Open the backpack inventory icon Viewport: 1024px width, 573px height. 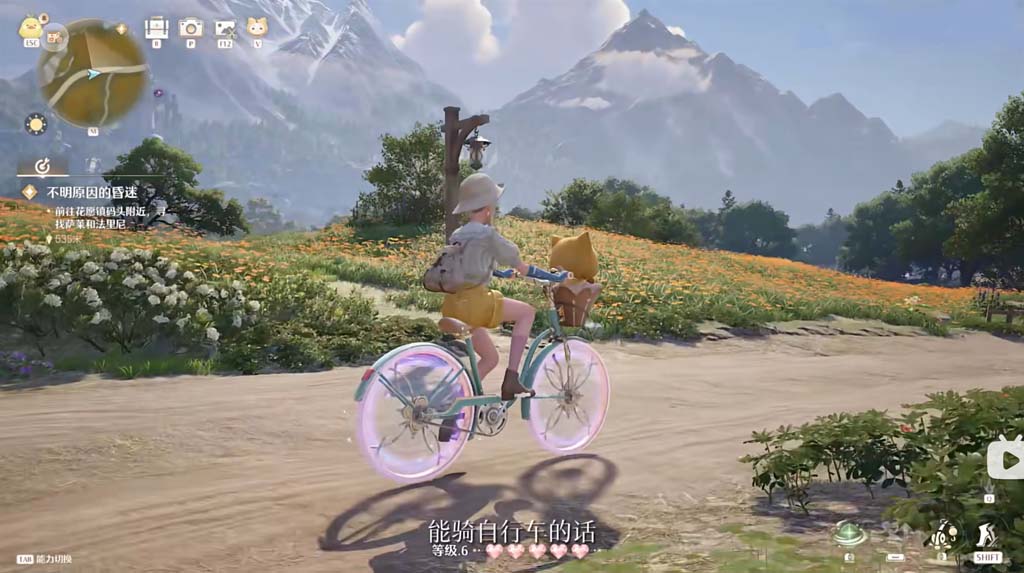(x=156, y=27)
